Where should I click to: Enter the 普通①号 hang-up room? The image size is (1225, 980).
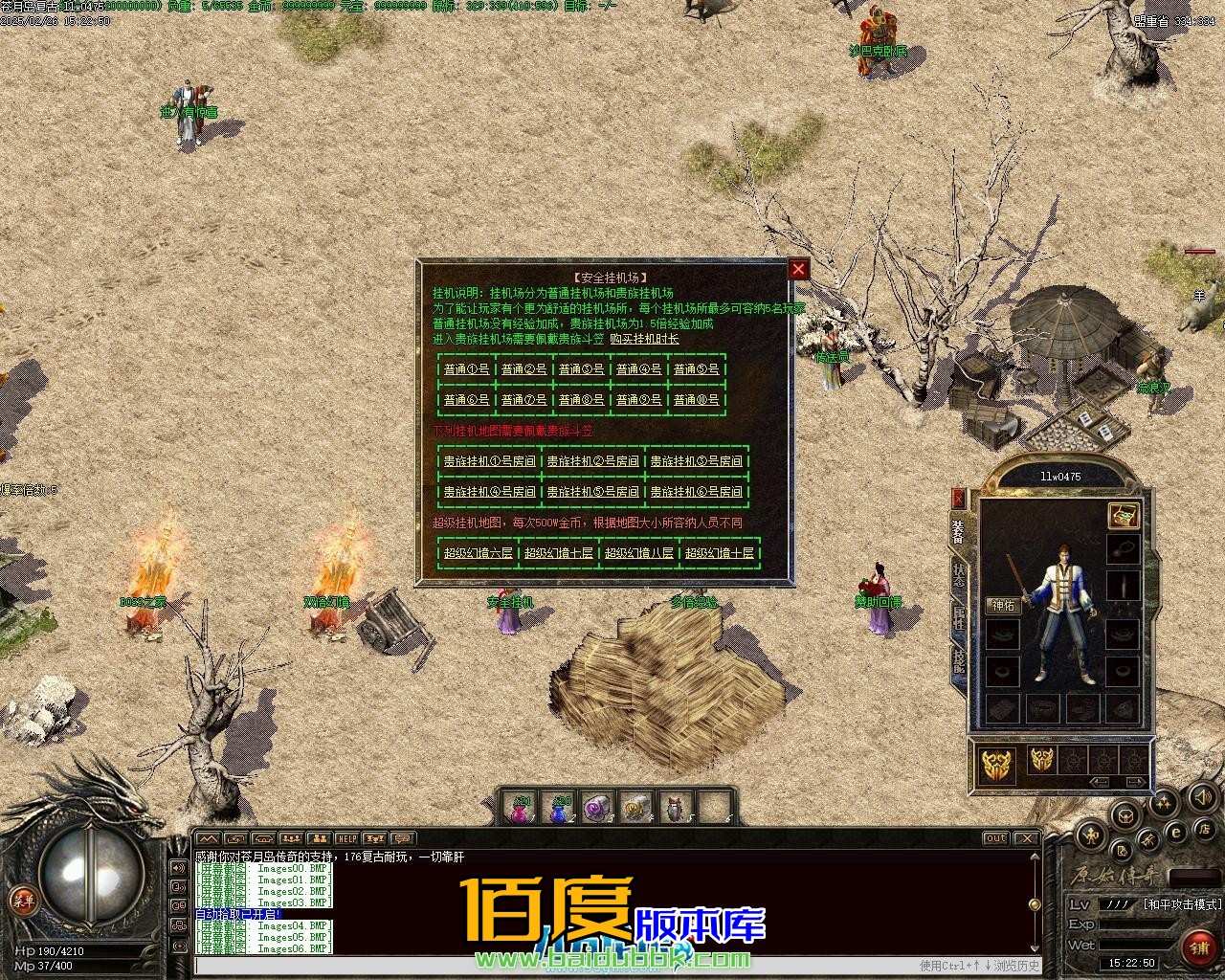[466, 368]
